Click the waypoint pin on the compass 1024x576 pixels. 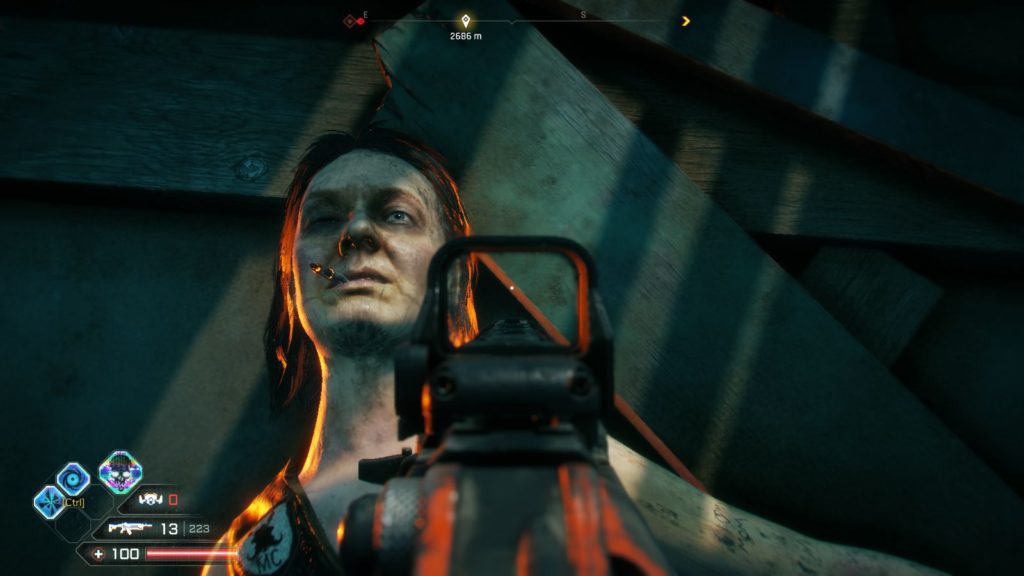[463, 20]
